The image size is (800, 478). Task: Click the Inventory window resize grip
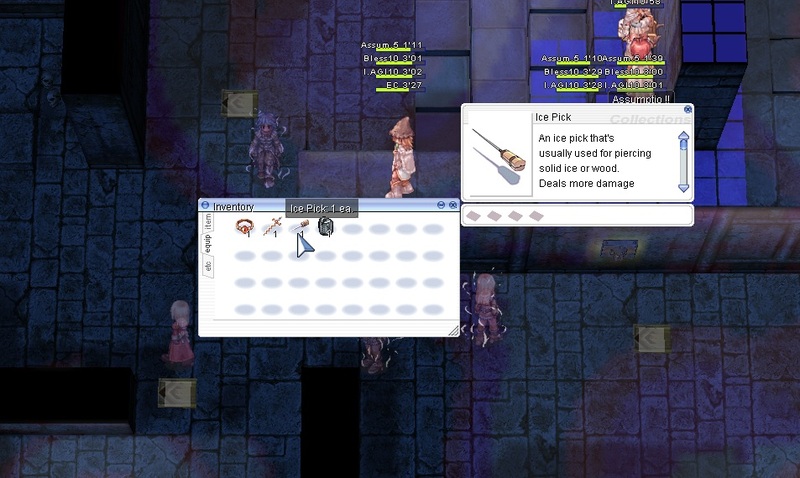click(x=453, y=331)
